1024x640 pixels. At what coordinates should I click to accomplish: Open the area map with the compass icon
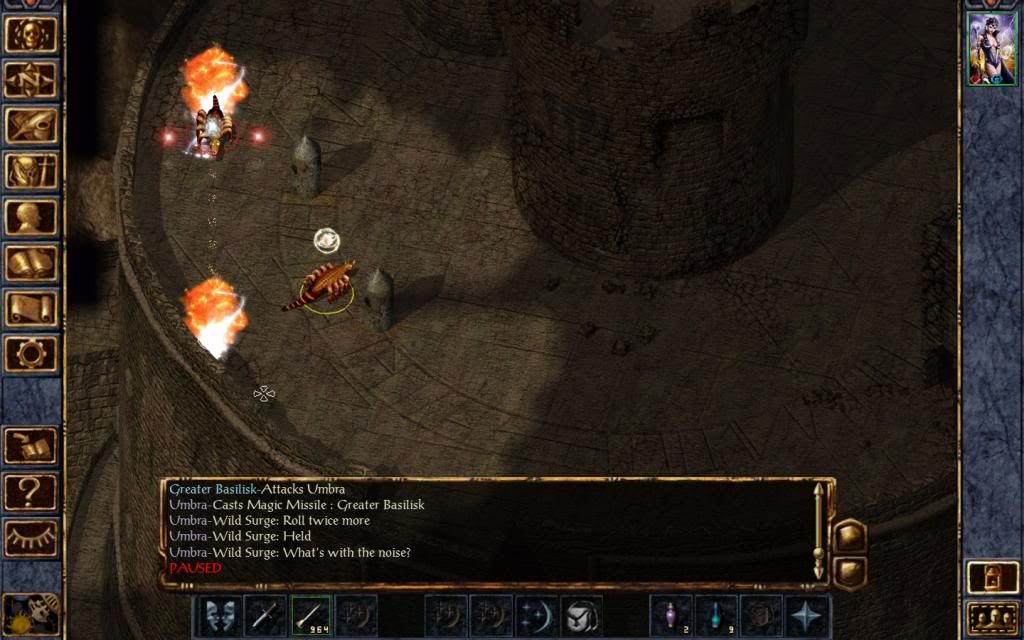(31, 79)
